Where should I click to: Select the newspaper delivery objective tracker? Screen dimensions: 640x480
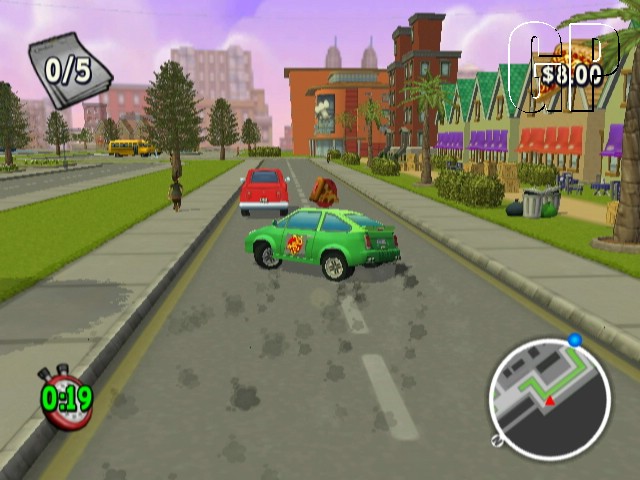(68, 70)
